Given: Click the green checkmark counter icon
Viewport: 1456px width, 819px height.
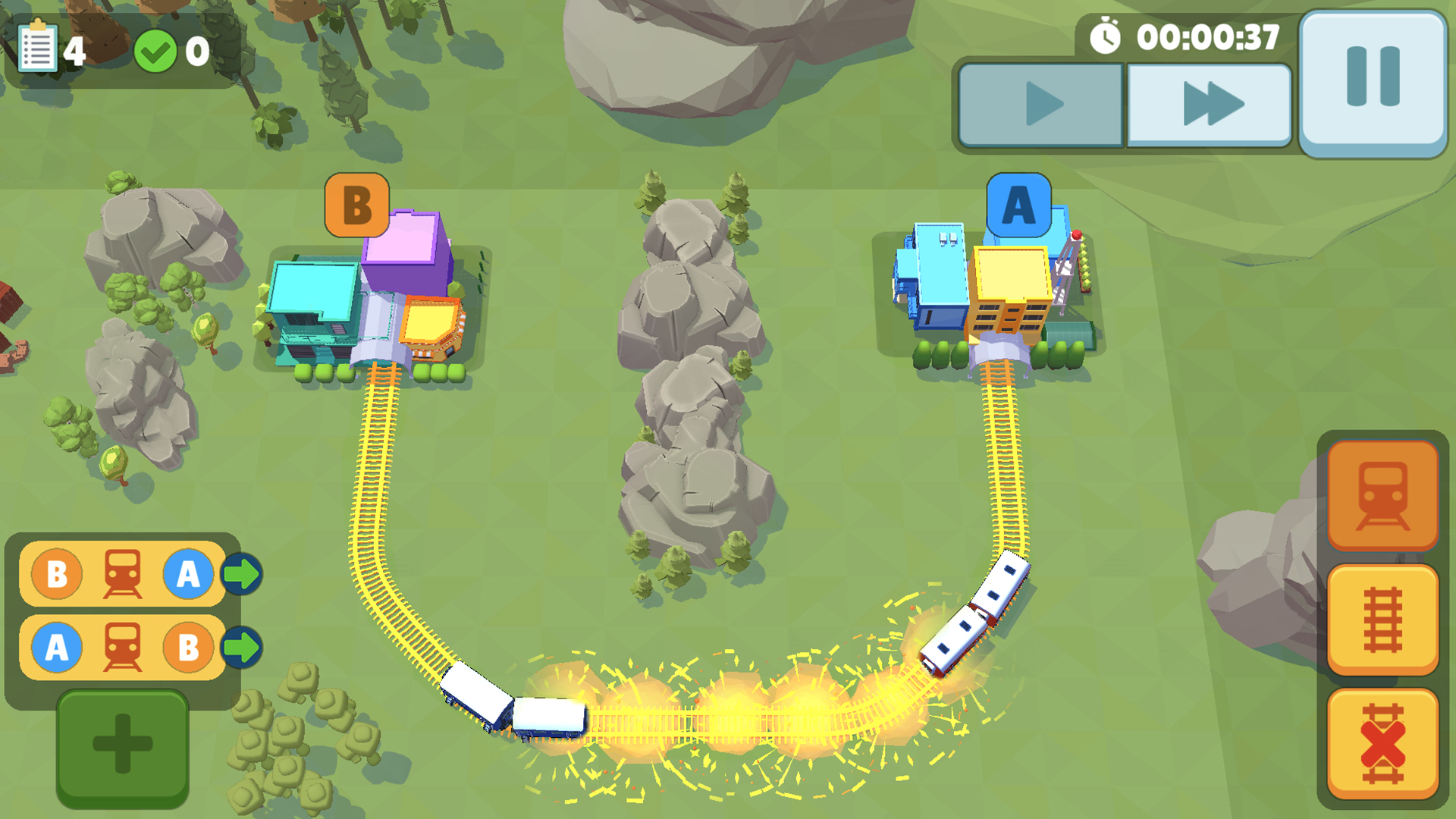Looking at the screenshot, I should (157, 50).
